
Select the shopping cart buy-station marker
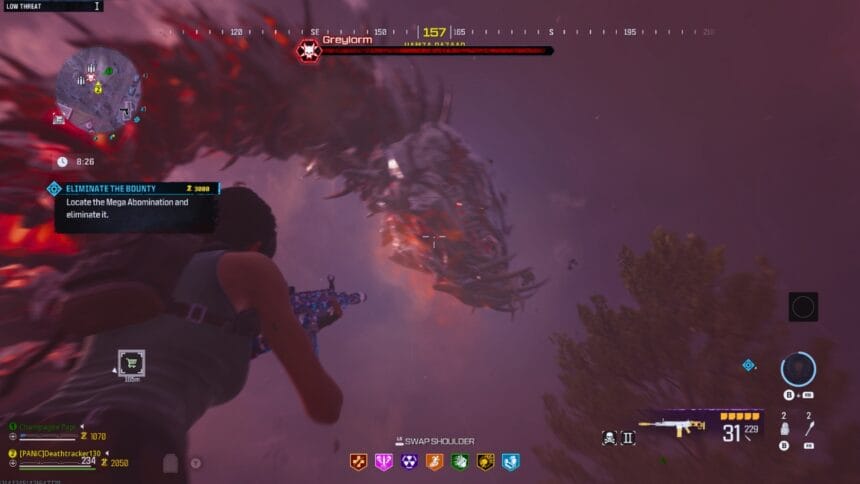click(131, 363)
